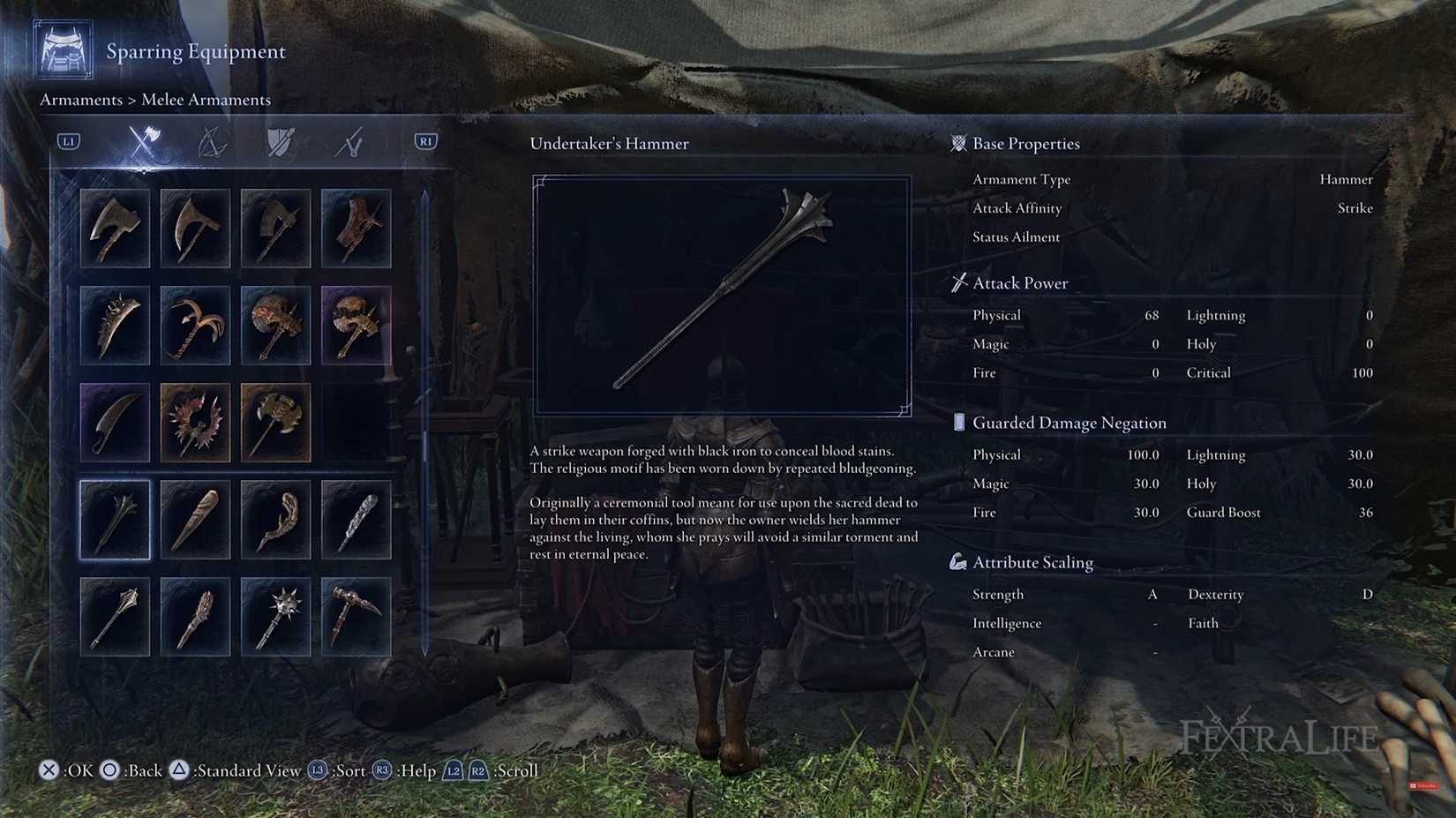Open the bows weapon category tab

[x=213, y=143]
